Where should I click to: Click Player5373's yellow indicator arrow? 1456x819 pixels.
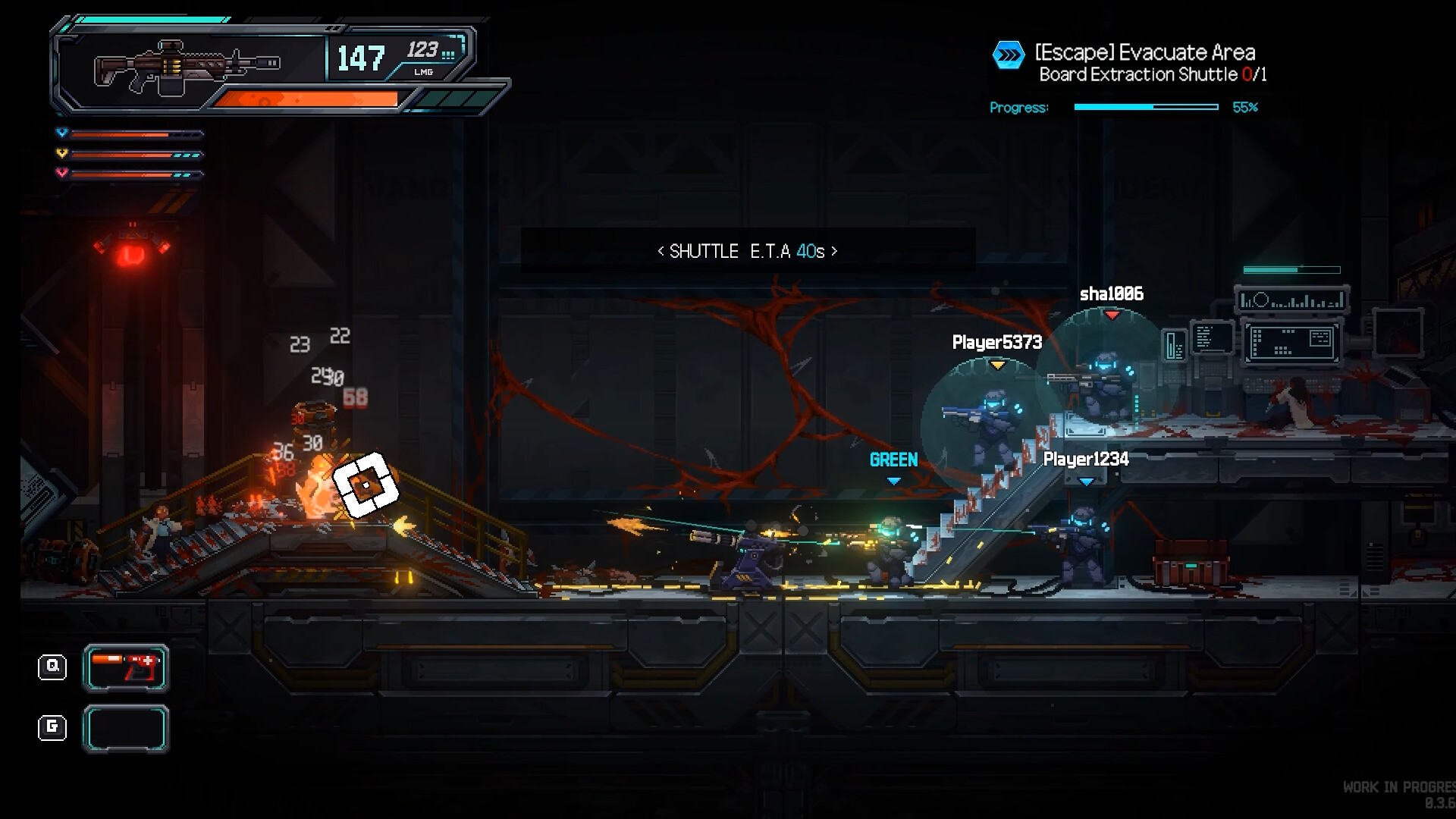(998, 363)
